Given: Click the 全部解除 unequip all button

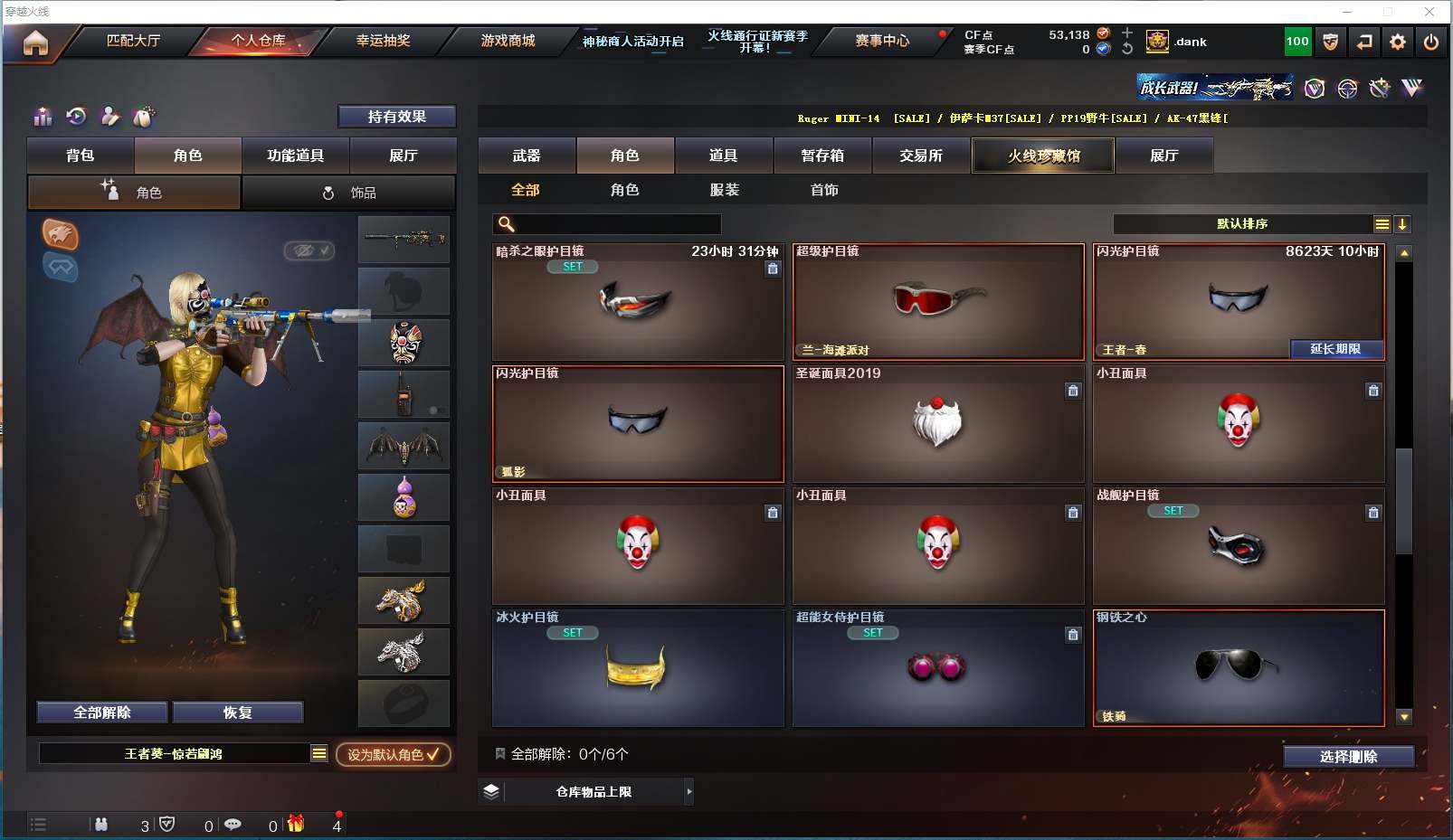Looking at the screenshot, I should (102, 713).
